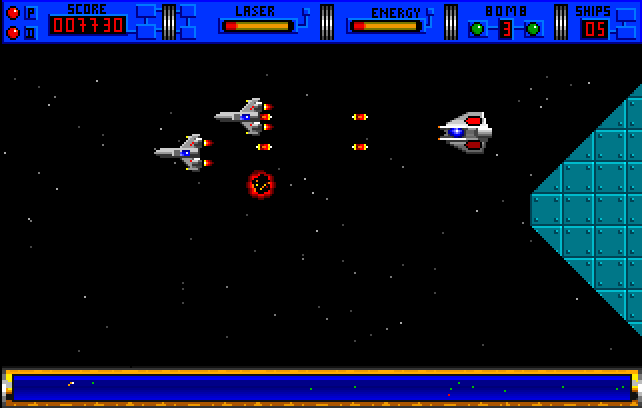Viewport: 642px width, 408px height.
Task: Click the D indicator box
Action: [x=30, y=32]
